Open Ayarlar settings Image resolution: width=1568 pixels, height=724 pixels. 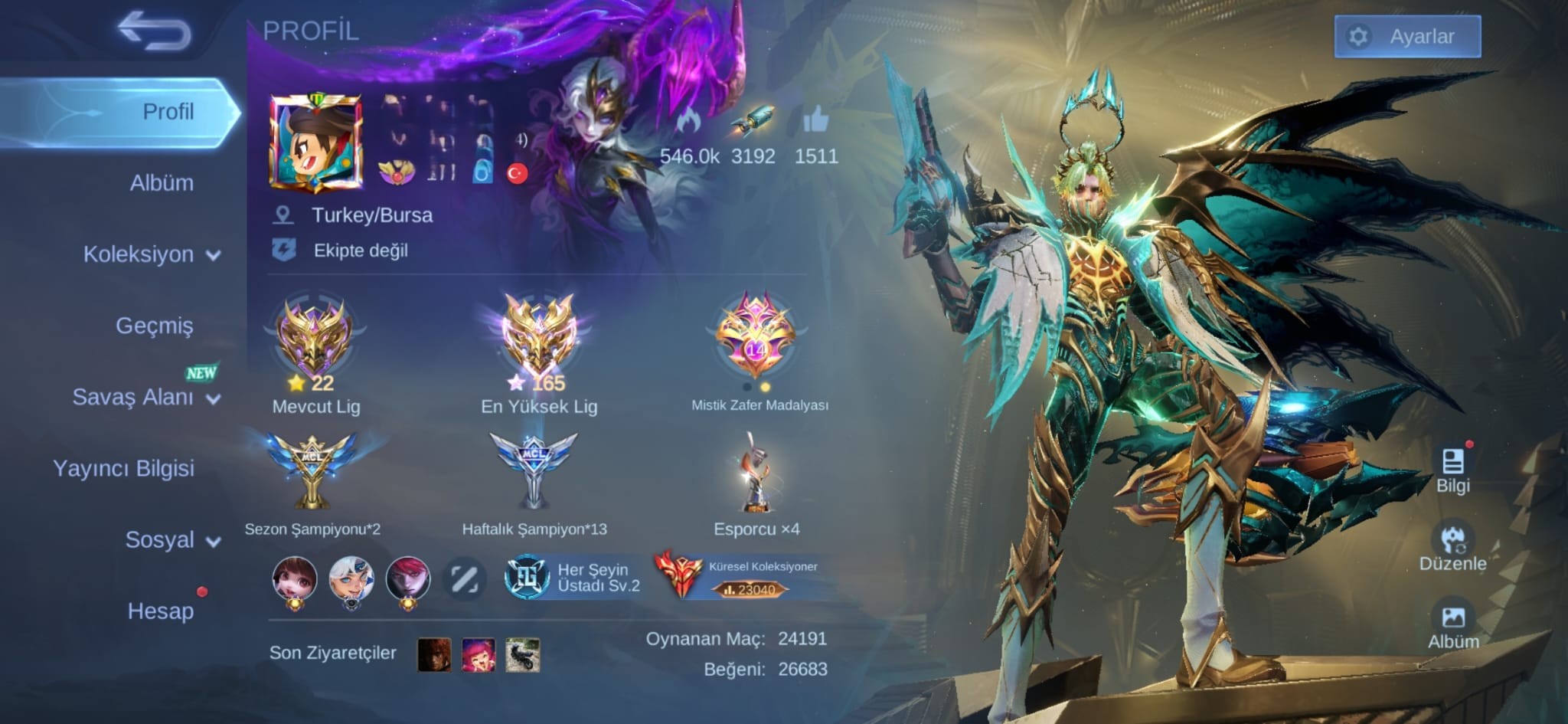(1406, 36)
